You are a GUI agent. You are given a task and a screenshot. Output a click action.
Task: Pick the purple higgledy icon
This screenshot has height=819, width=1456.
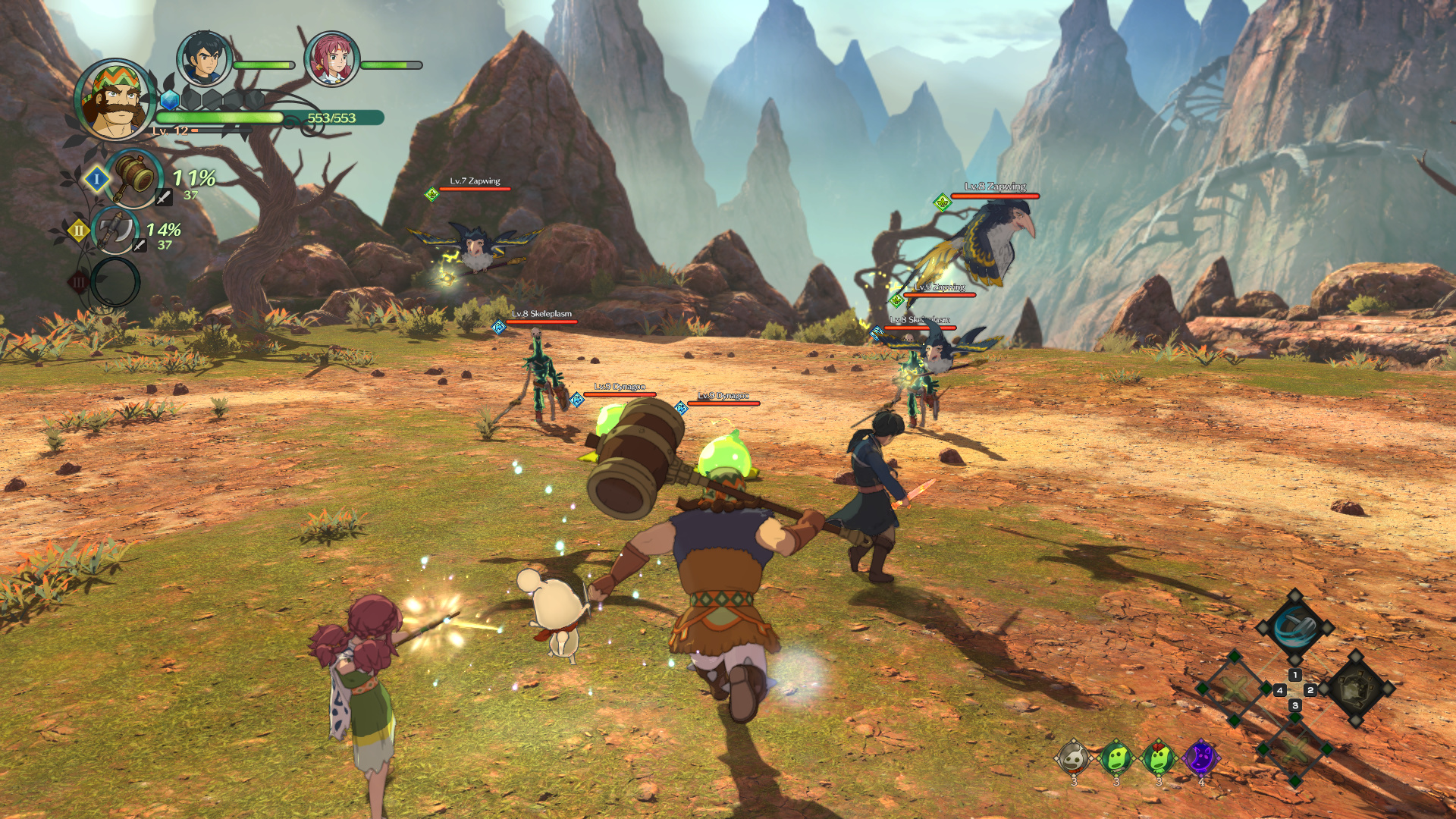[x=1200, y=758]
